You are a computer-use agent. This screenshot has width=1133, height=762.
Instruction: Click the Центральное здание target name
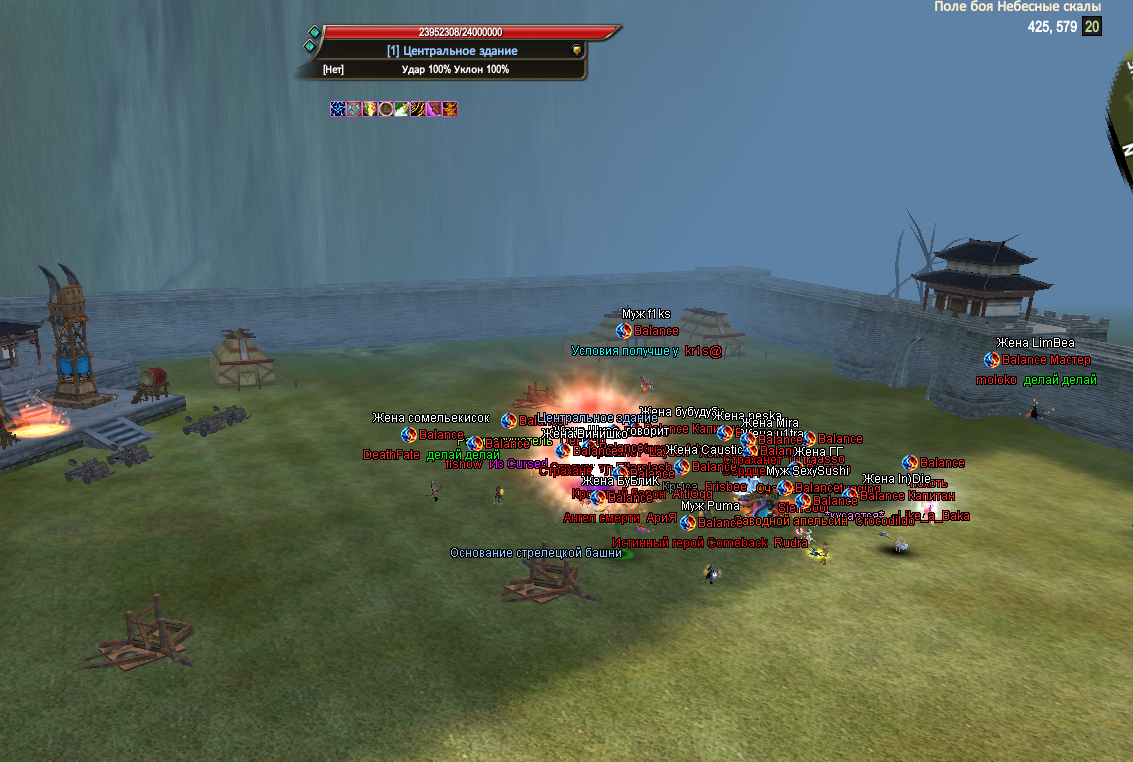(x=452, y=50)
